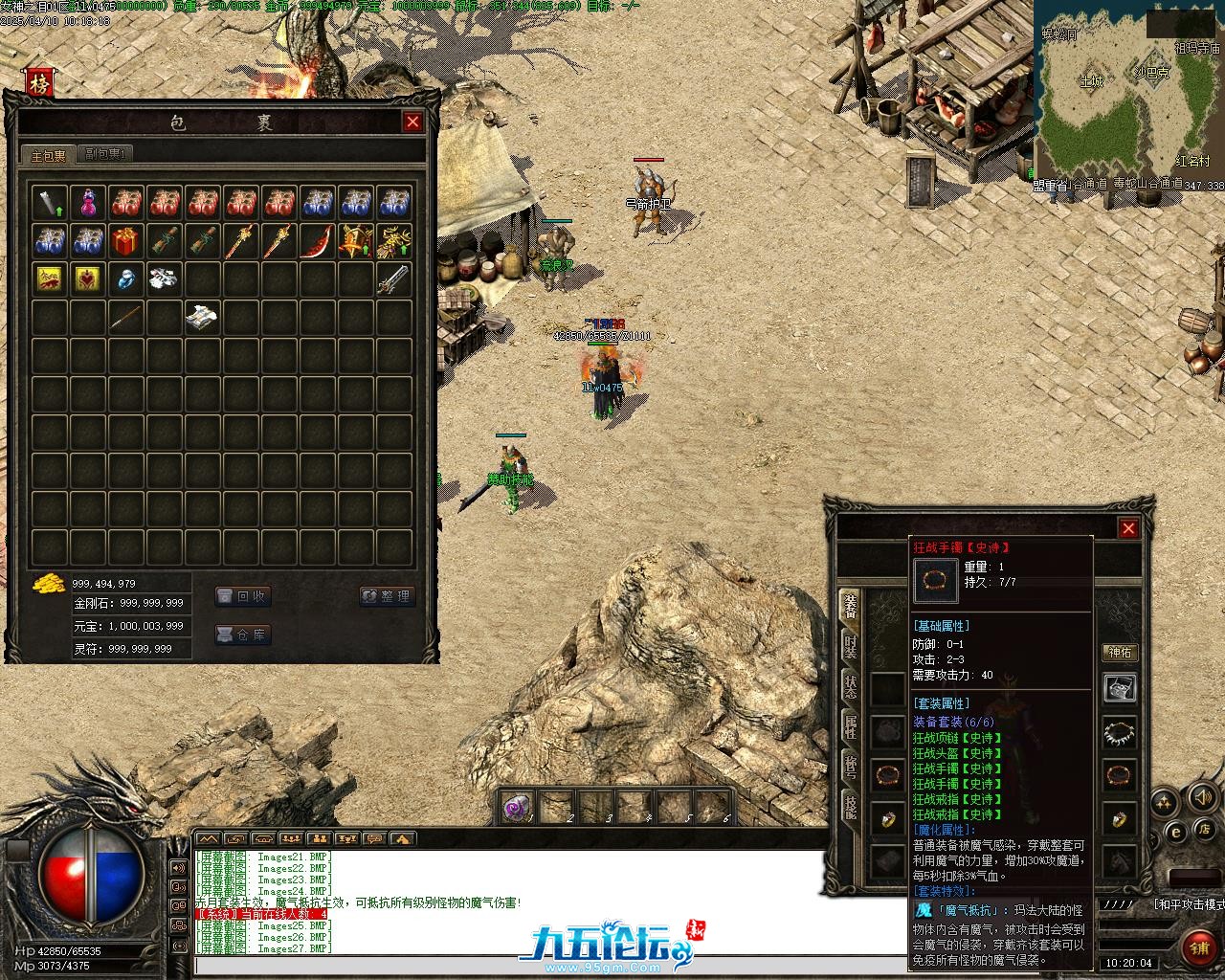Select the curved red blade item
Screen dimensions: 1225x980
click(x=317, y=241)
